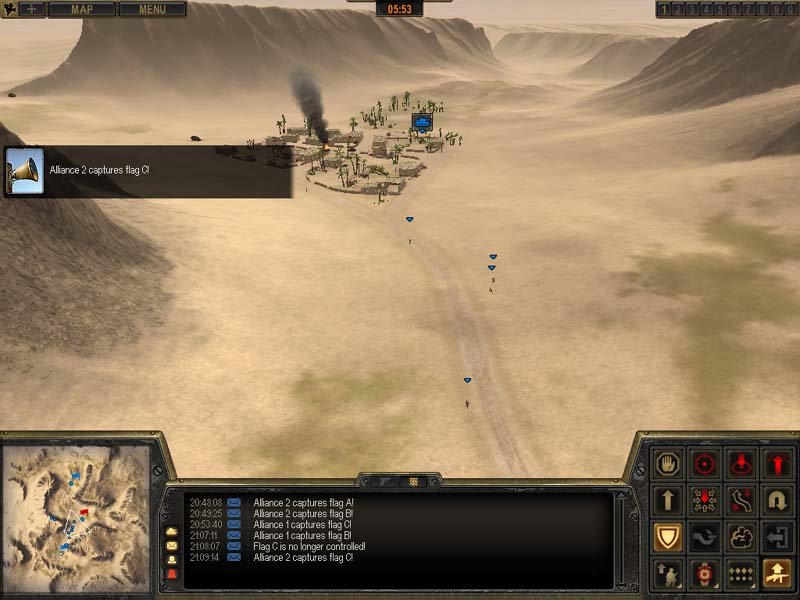Activate the smoke cloud ability
The image size is (800, 600).
pos(742,538)
